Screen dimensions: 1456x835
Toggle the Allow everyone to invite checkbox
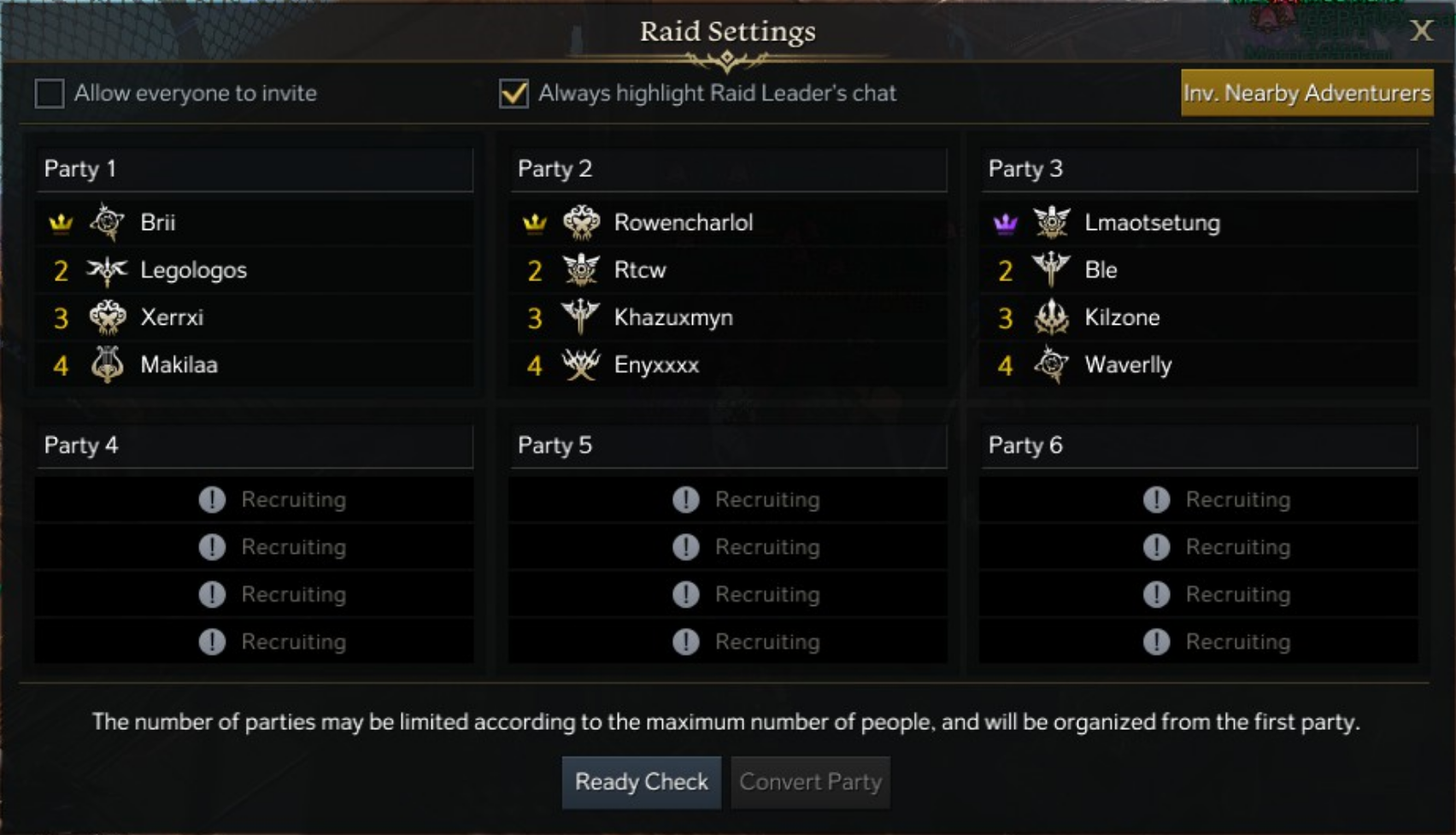[50, 93]
